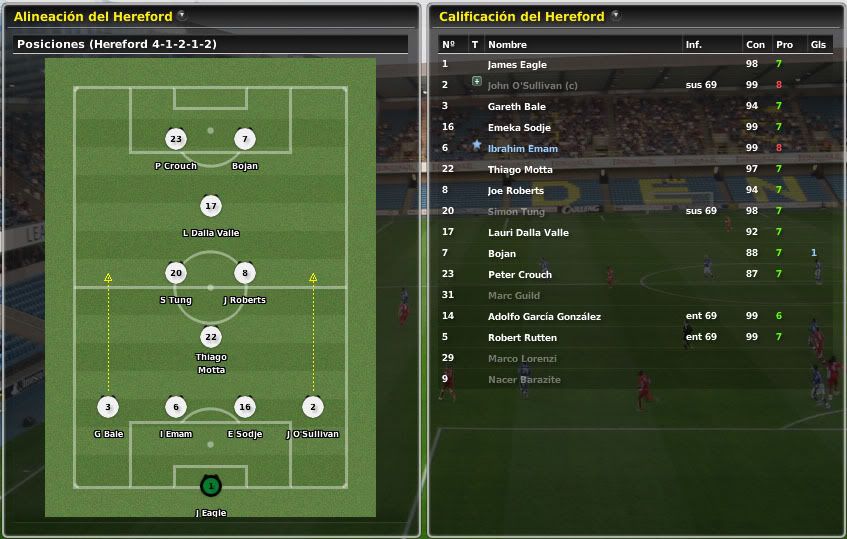Viewport: 847px width, 539px height.
Task: Select goalkeeper J Eagle's pitch marker
Action: coord(210,486)
